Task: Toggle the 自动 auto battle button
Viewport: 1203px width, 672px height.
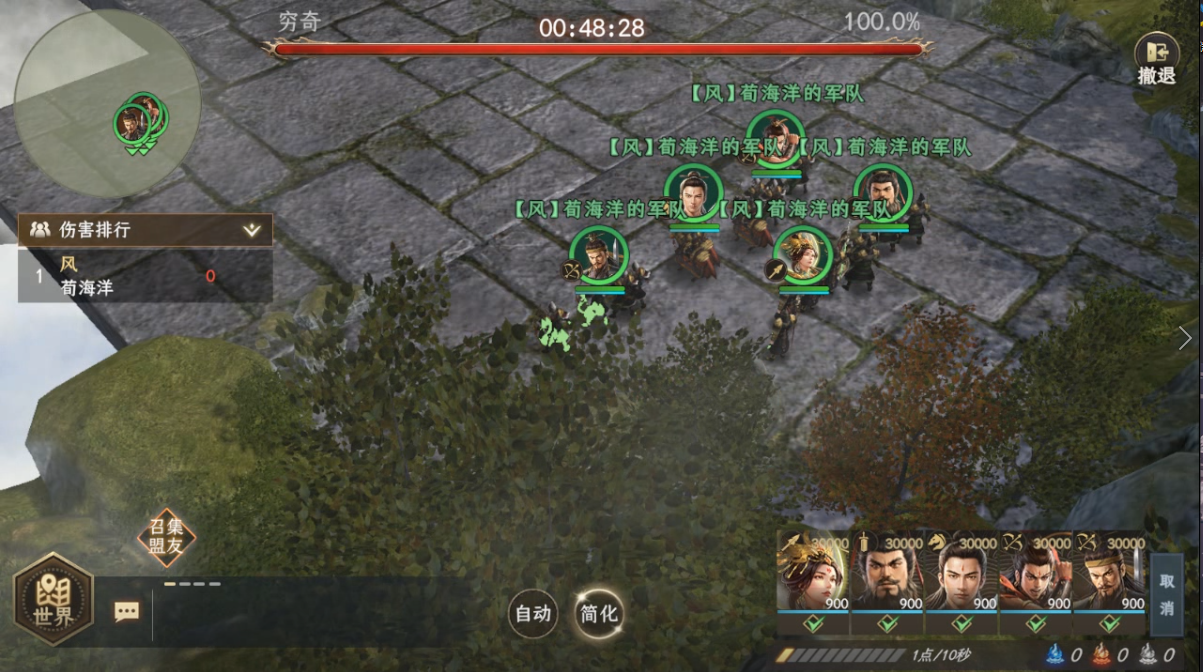Action: [x=532, y=613]
